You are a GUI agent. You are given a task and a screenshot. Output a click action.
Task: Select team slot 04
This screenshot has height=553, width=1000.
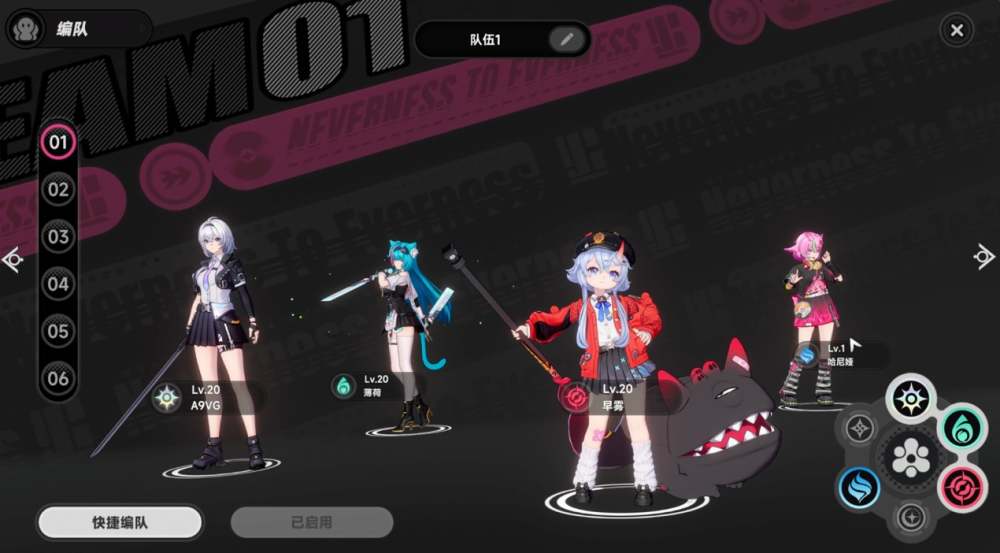58,284
